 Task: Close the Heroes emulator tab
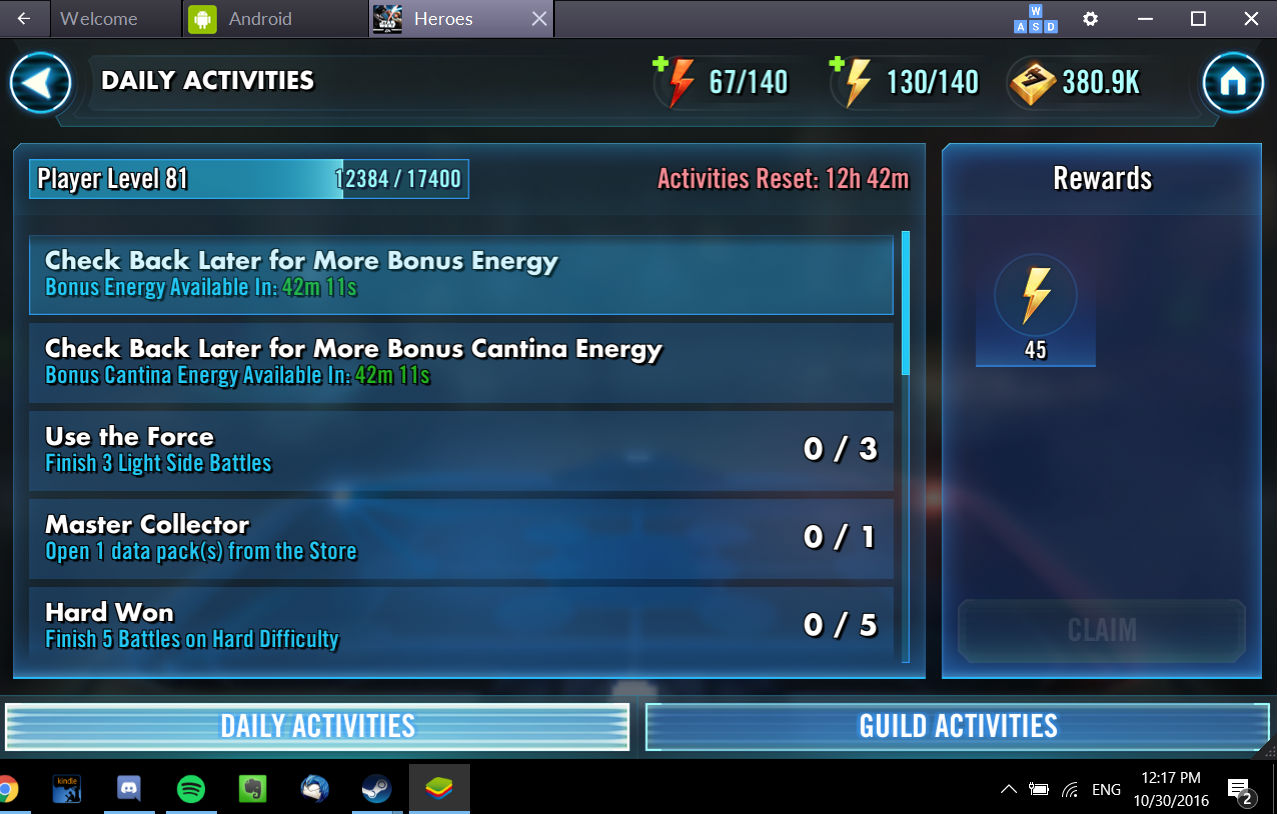tap(539, 19)
